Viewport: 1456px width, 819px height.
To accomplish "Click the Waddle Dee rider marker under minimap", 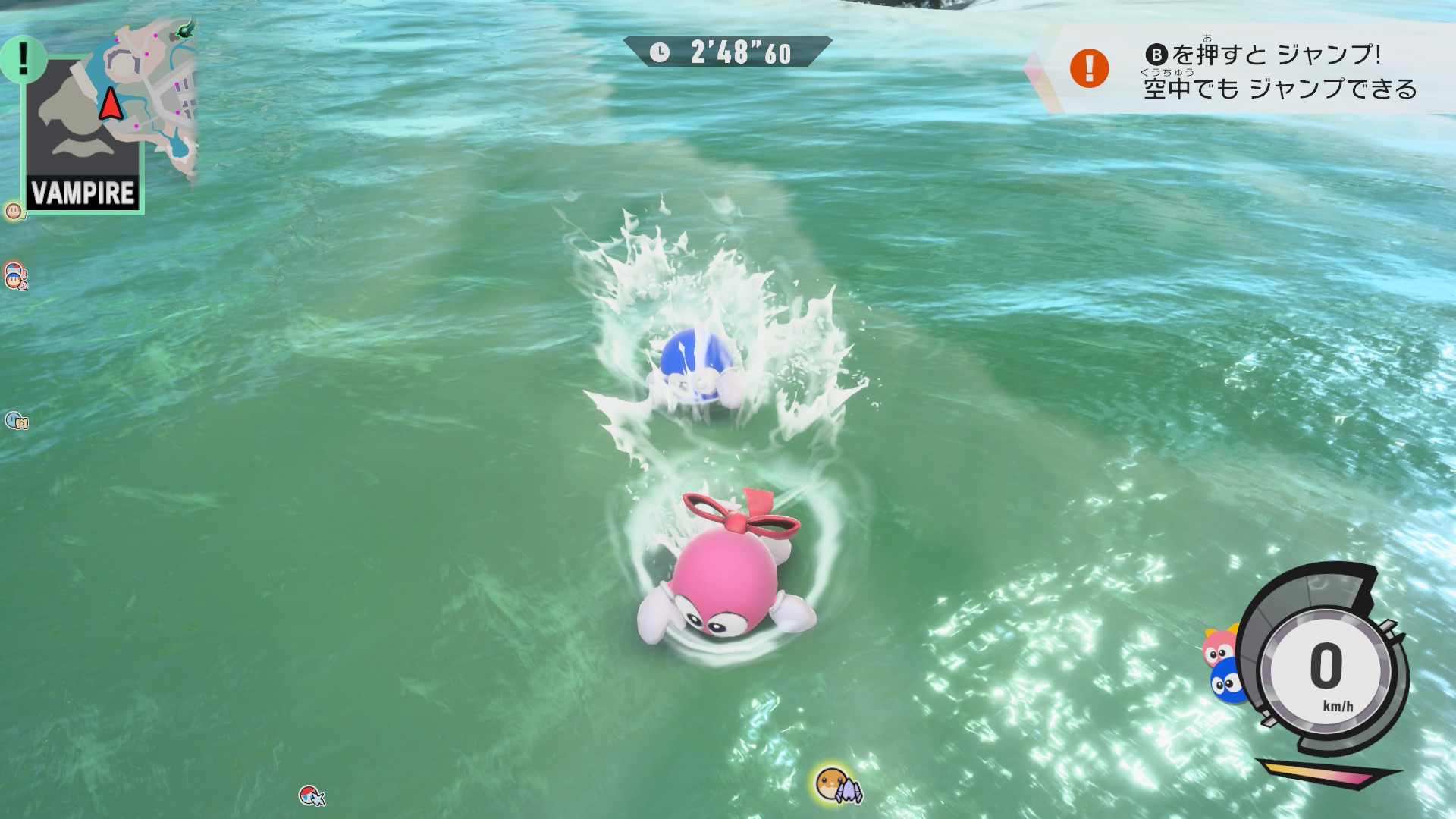I will [x=14, y=211].
